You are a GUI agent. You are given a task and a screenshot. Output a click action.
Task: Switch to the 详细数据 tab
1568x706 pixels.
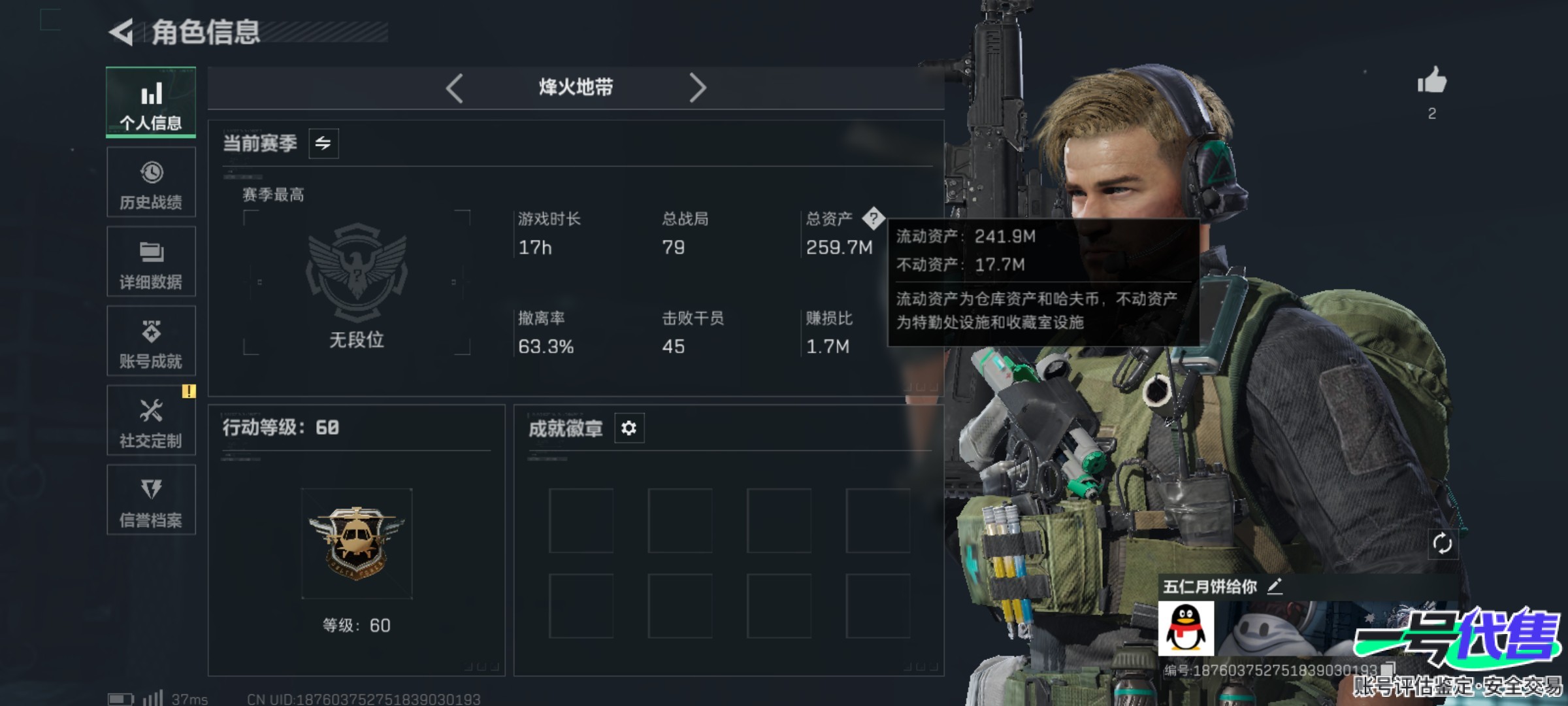click(151, 262)
